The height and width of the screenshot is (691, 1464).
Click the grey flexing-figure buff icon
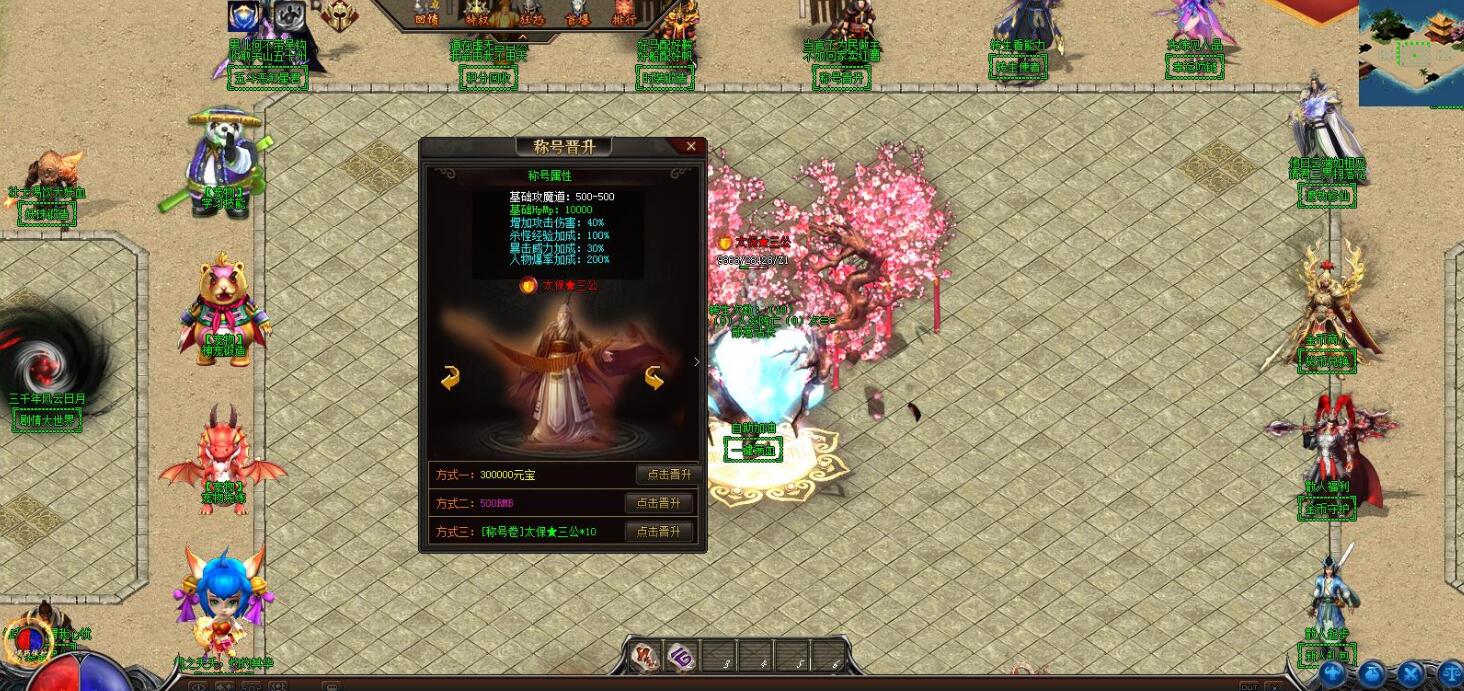291,15
